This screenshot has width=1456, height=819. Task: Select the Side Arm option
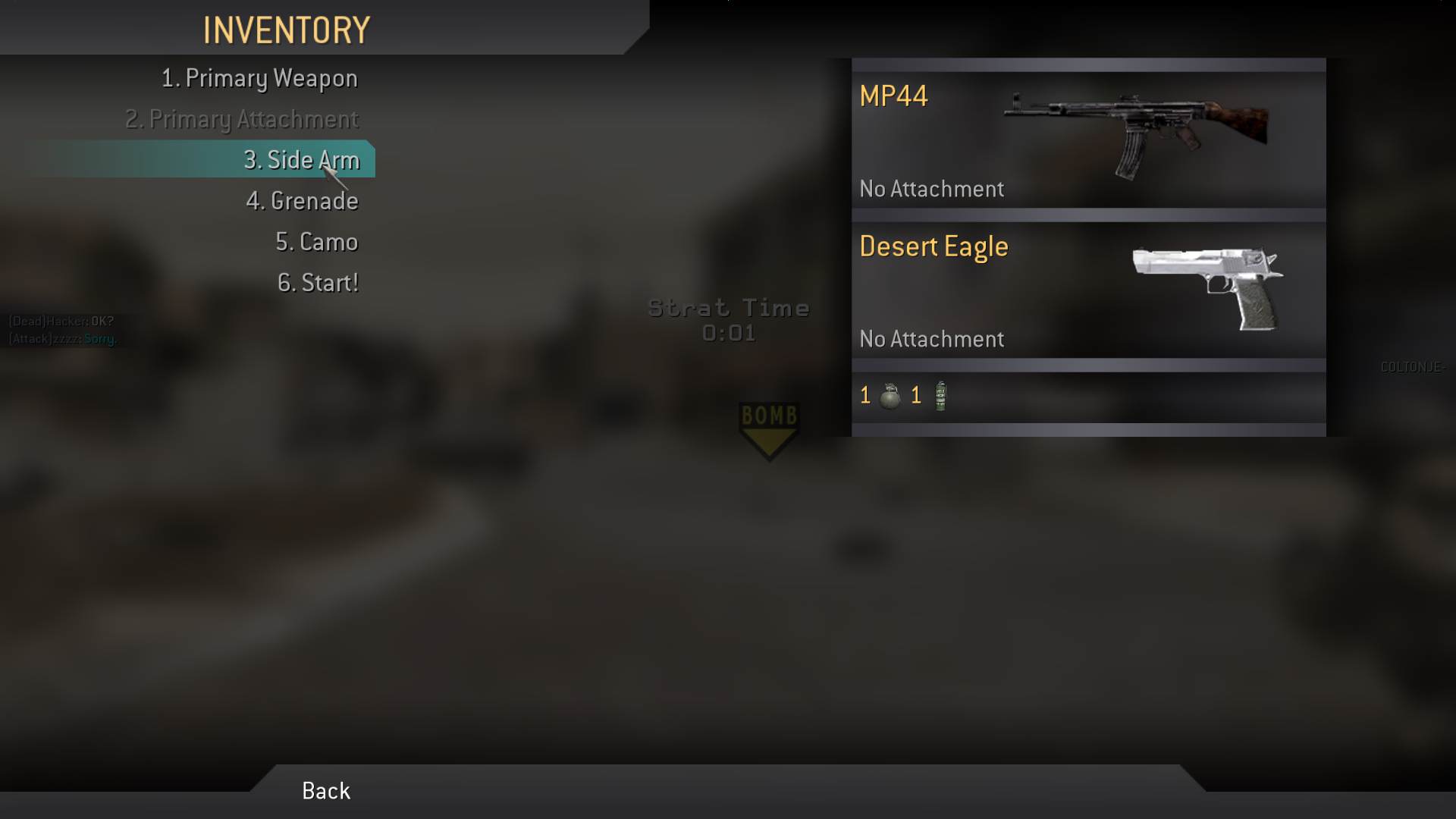301,160
